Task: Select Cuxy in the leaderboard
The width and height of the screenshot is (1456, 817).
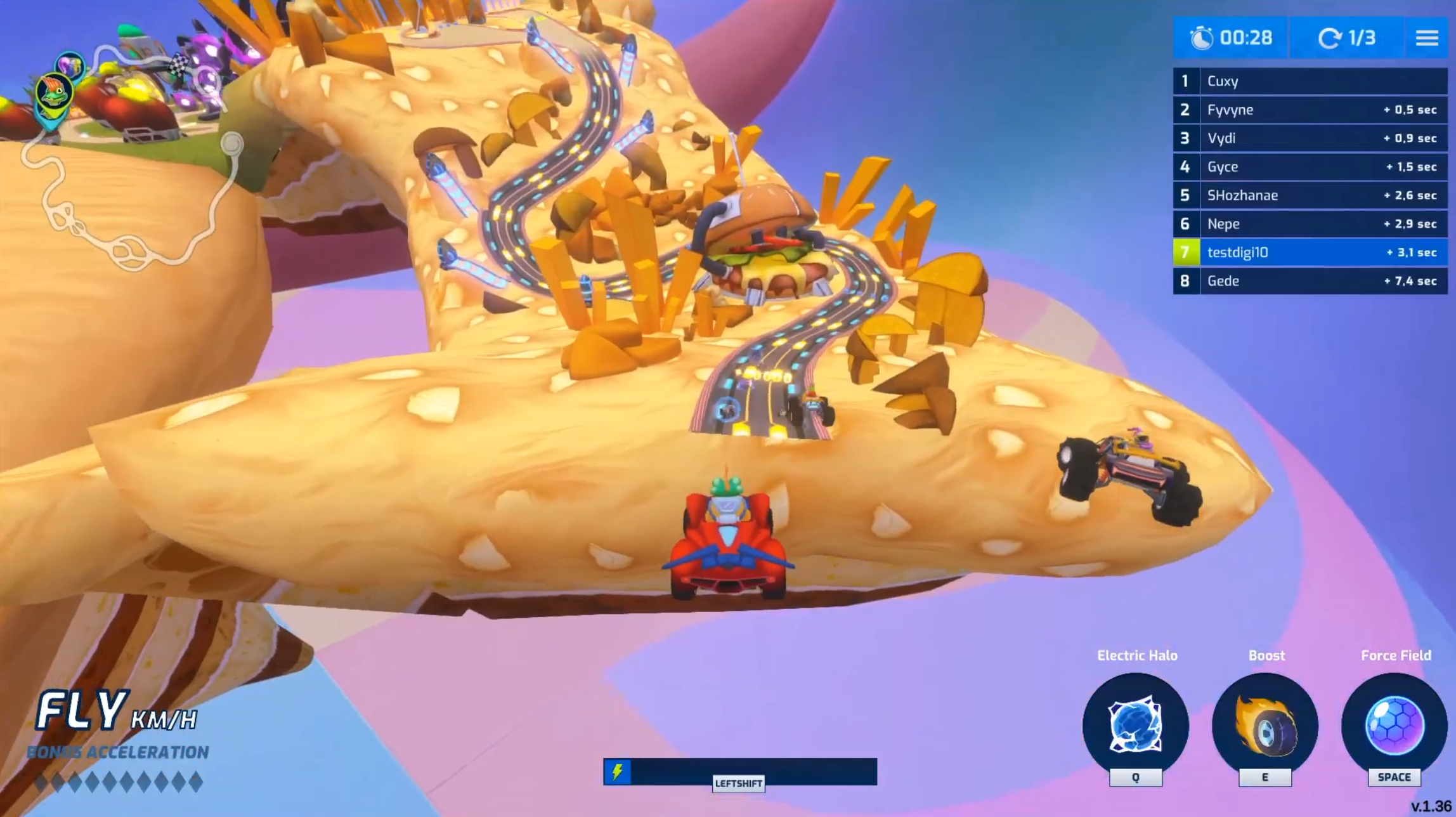Action: pyautogui.click(x=1310, y=81)
